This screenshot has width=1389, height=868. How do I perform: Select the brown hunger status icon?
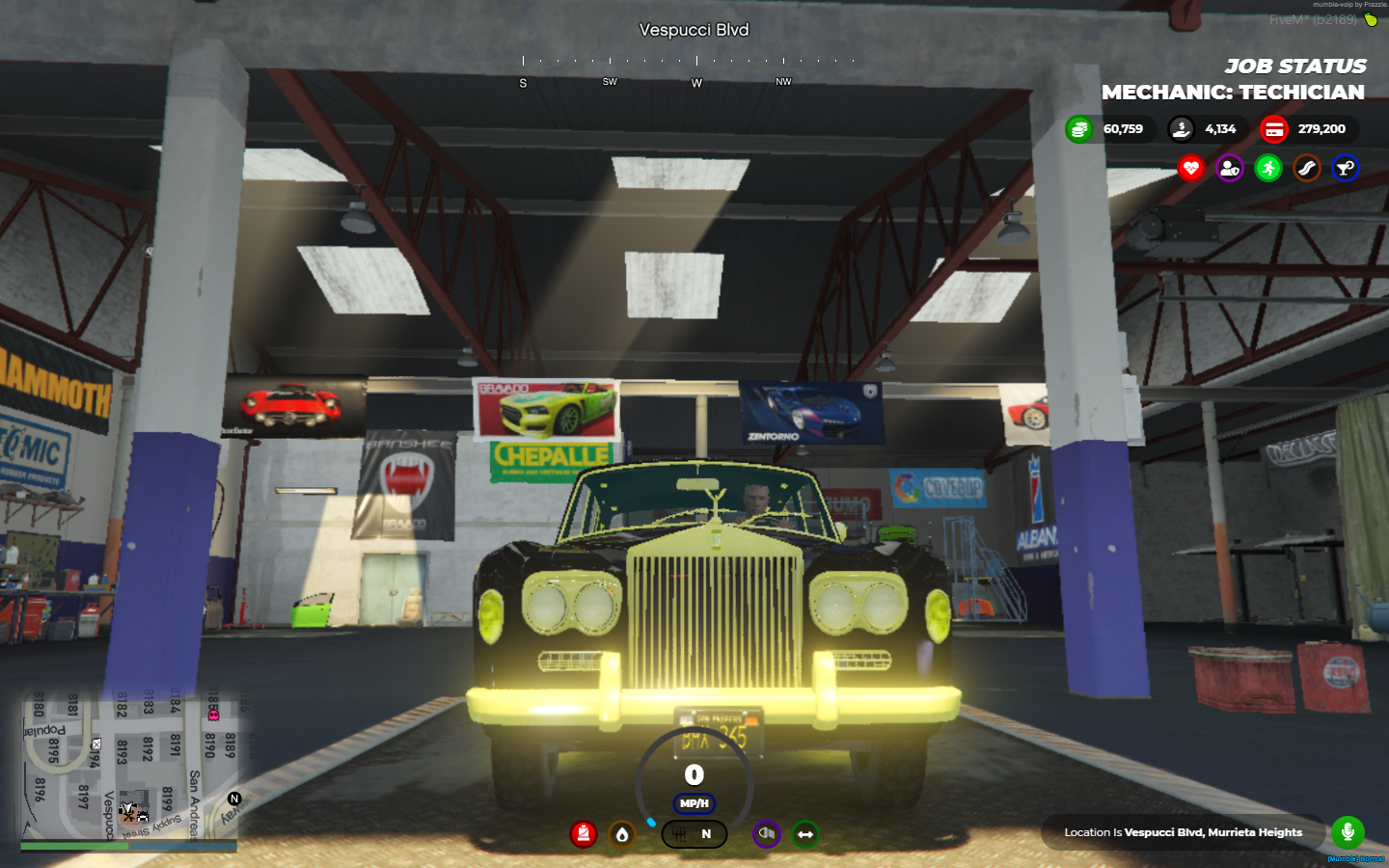1307,168
